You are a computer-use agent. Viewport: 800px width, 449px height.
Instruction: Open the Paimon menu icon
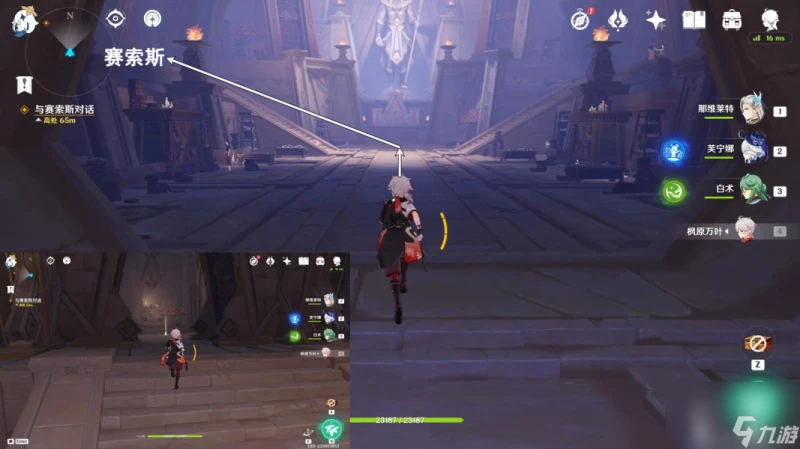pos(22,20)
